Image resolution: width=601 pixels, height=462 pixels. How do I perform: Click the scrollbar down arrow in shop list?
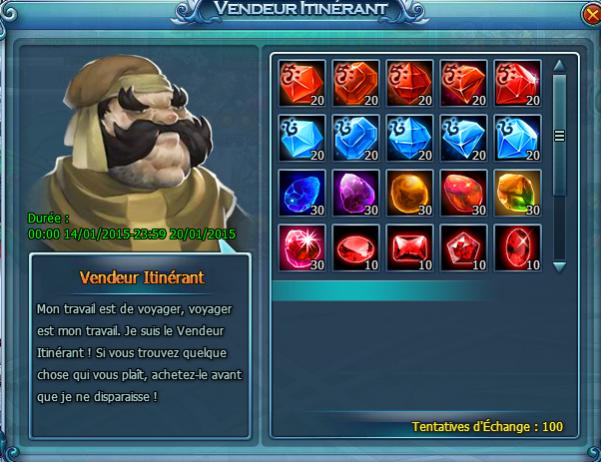[x=560, y=266]
